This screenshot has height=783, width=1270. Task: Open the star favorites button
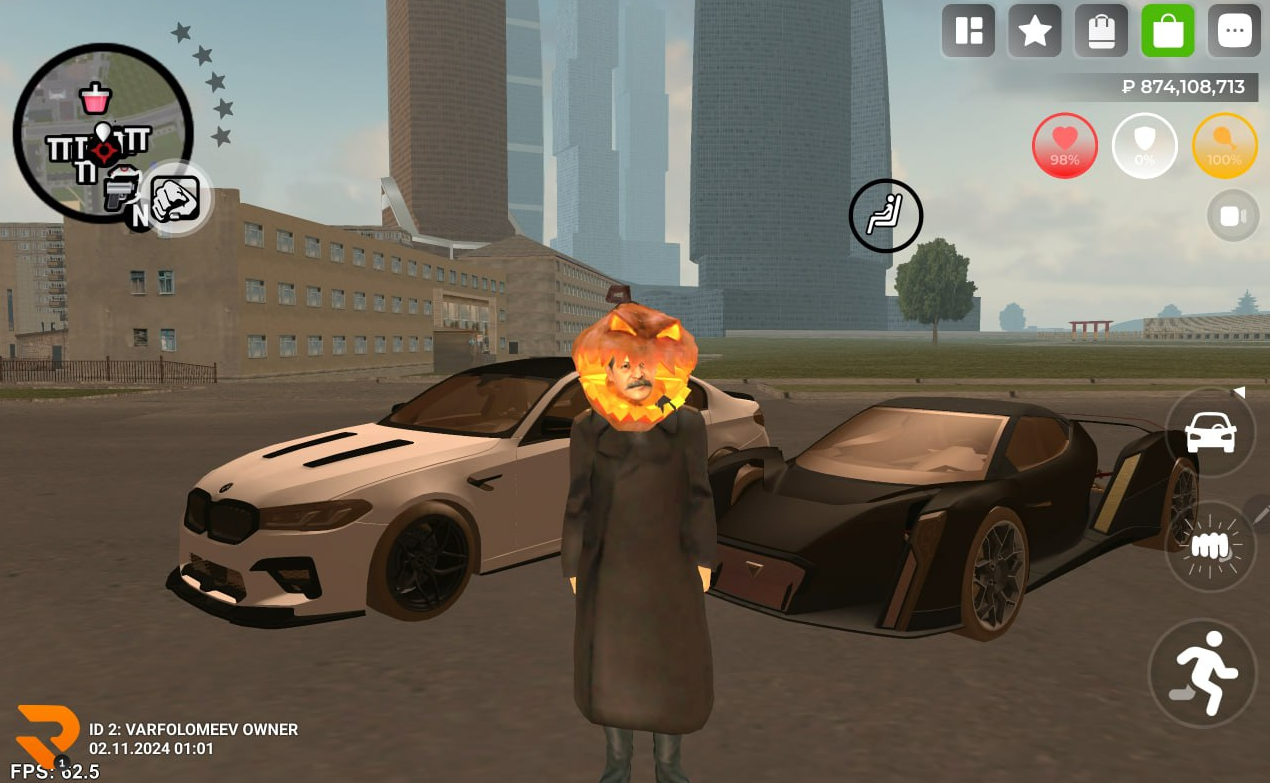[x=1034, y=31]
